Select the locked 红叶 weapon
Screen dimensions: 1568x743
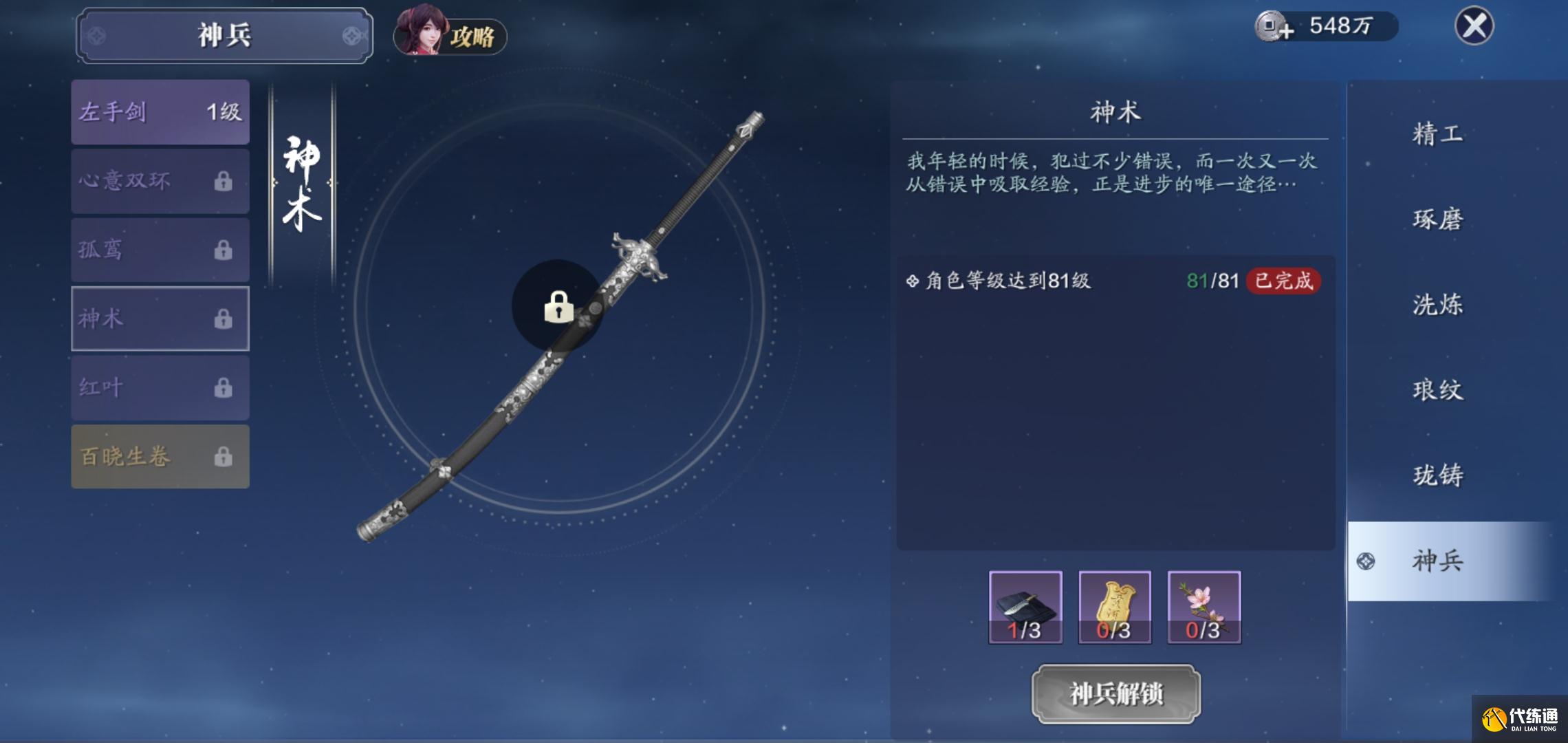coord(160,387)
